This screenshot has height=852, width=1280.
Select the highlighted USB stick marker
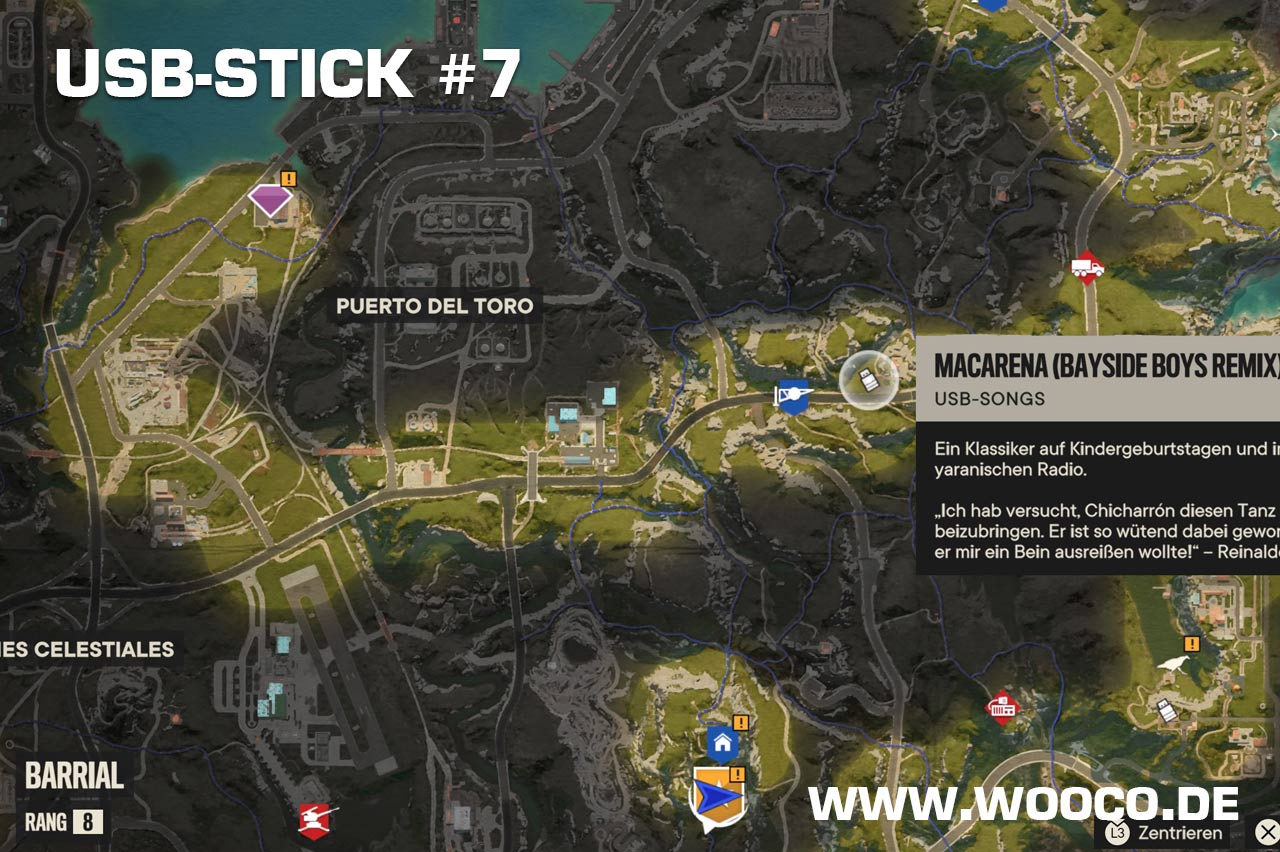click(868, 380)
